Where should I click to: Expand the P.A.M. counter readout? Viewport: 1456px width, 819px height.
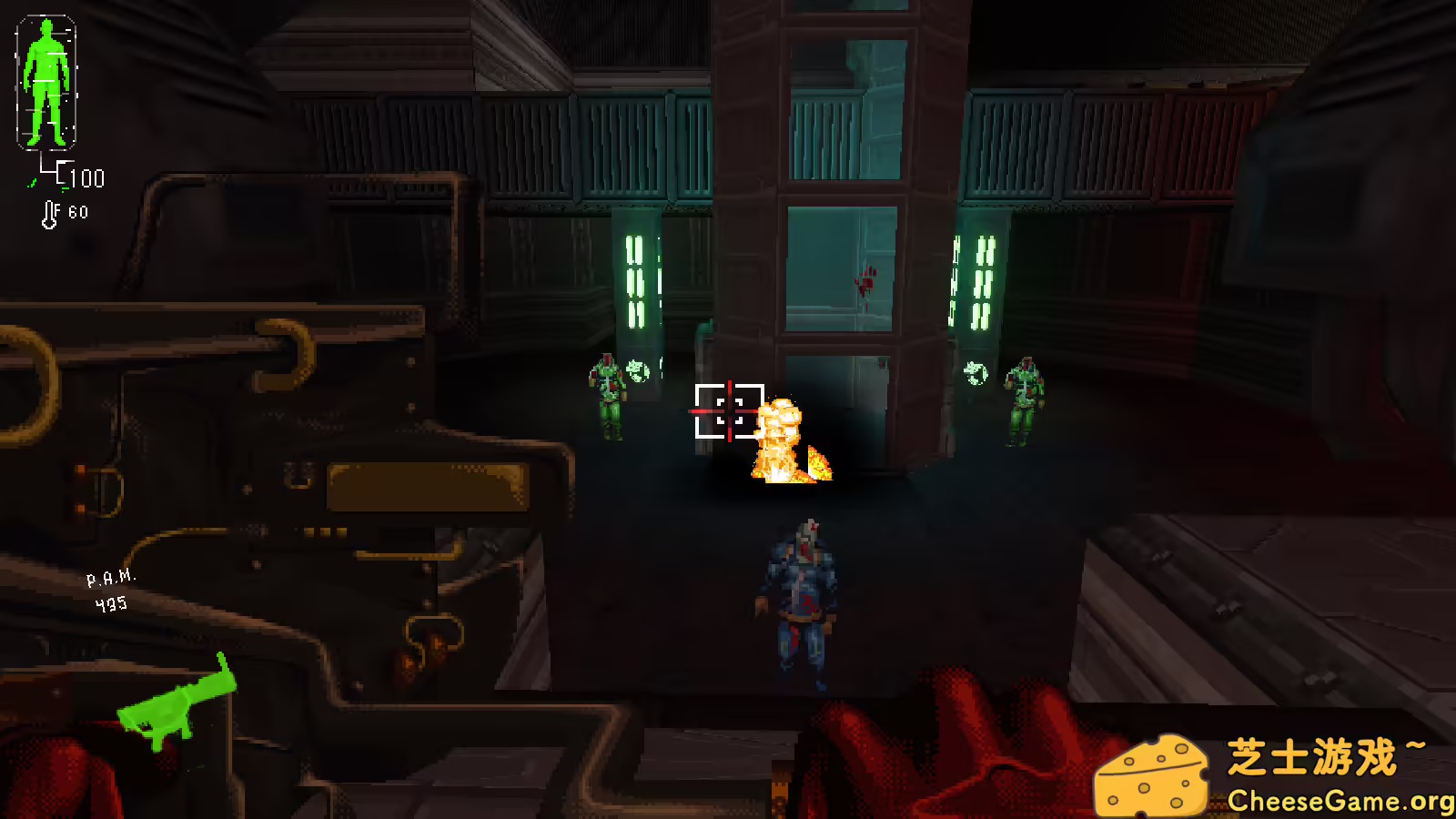(111, 576)
